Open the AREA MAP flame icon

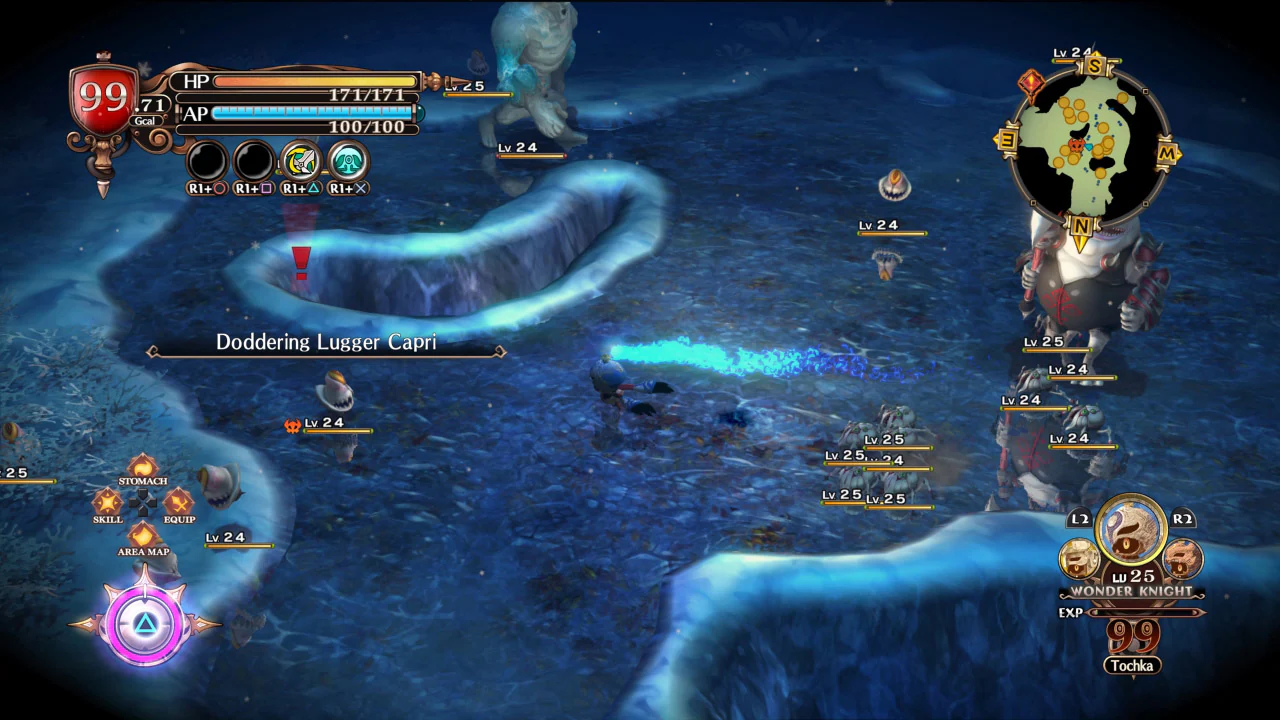click(x=142, y=538)
